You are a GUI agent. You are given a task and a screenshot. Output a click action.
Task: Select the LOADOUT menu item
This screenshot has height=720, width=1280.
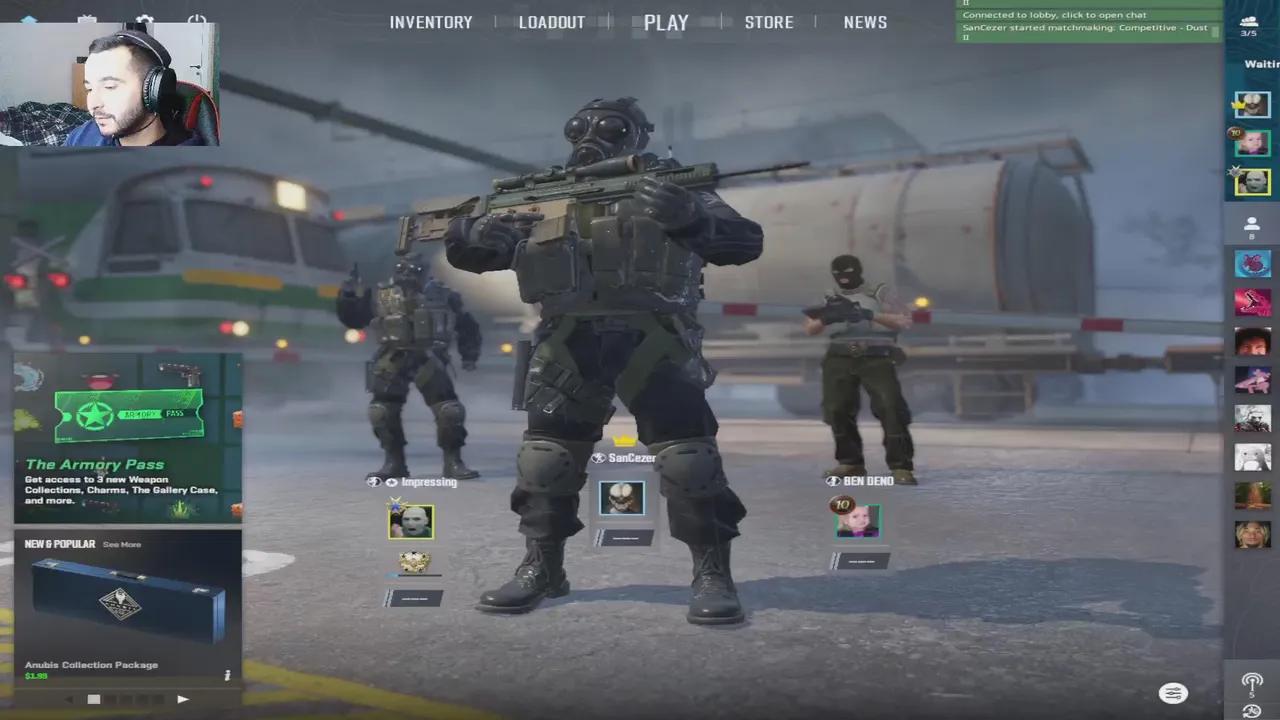point(552,22)
